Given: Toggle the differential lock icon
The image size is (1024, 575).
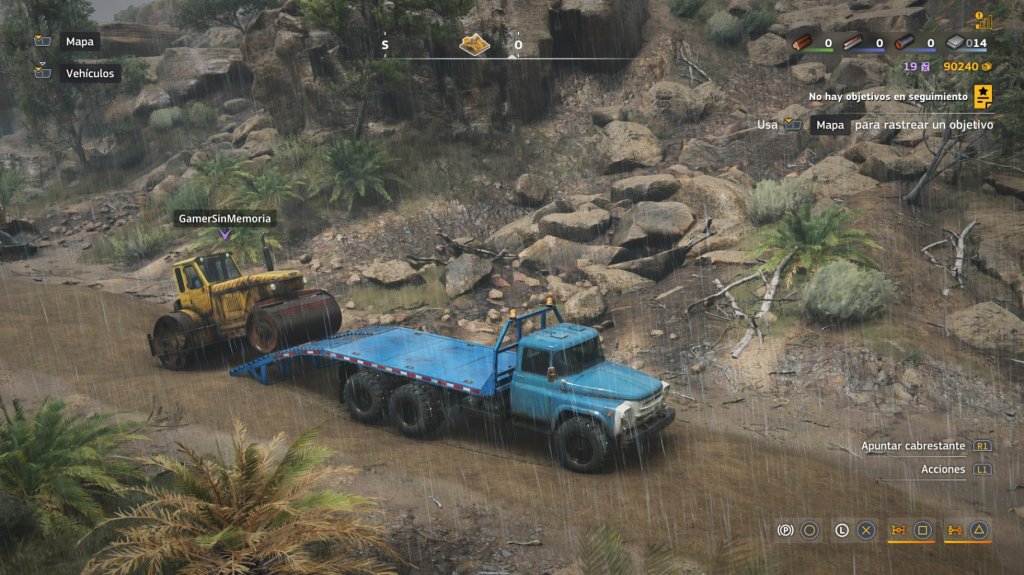Looking at the screenshot, I should coord(898,531).
